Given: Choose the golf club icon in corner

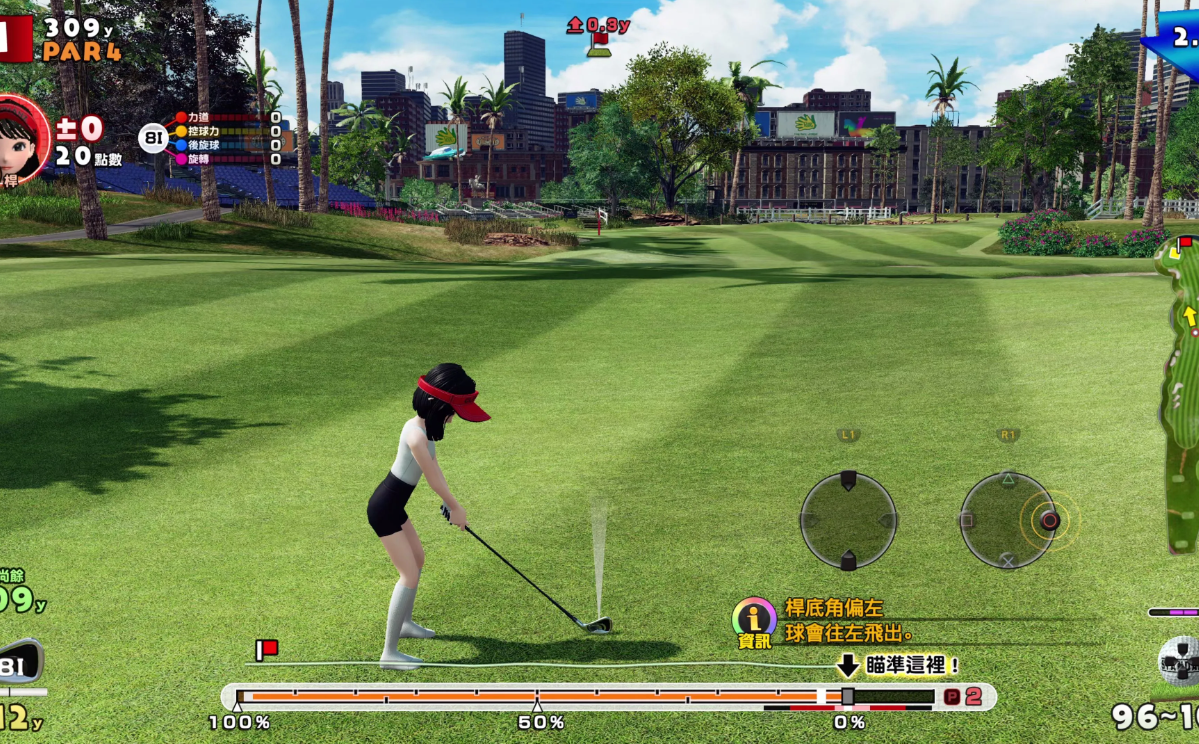Looking at the screenshot, I should pos(20,664).
